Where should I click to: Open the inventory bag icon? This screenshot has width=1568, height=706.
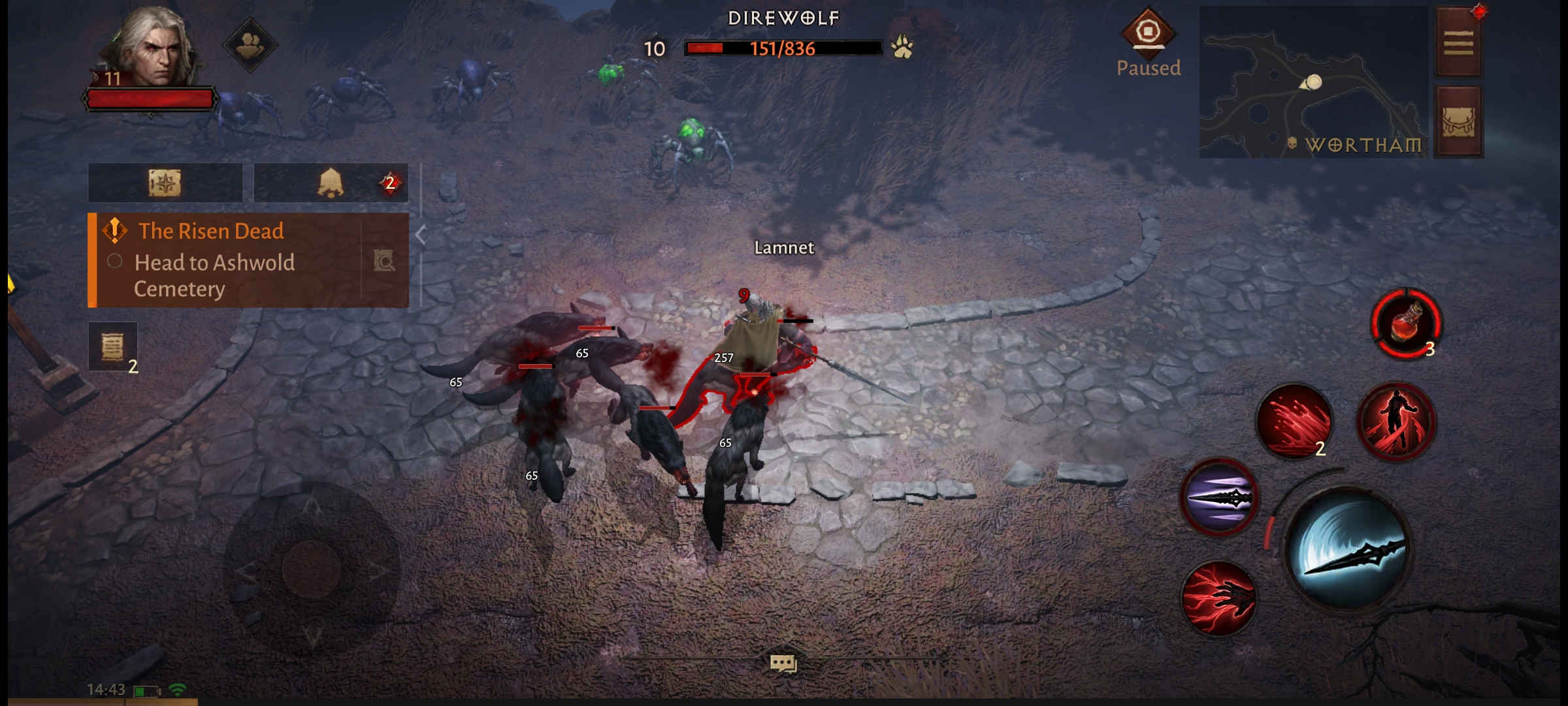pos(1458,121)
